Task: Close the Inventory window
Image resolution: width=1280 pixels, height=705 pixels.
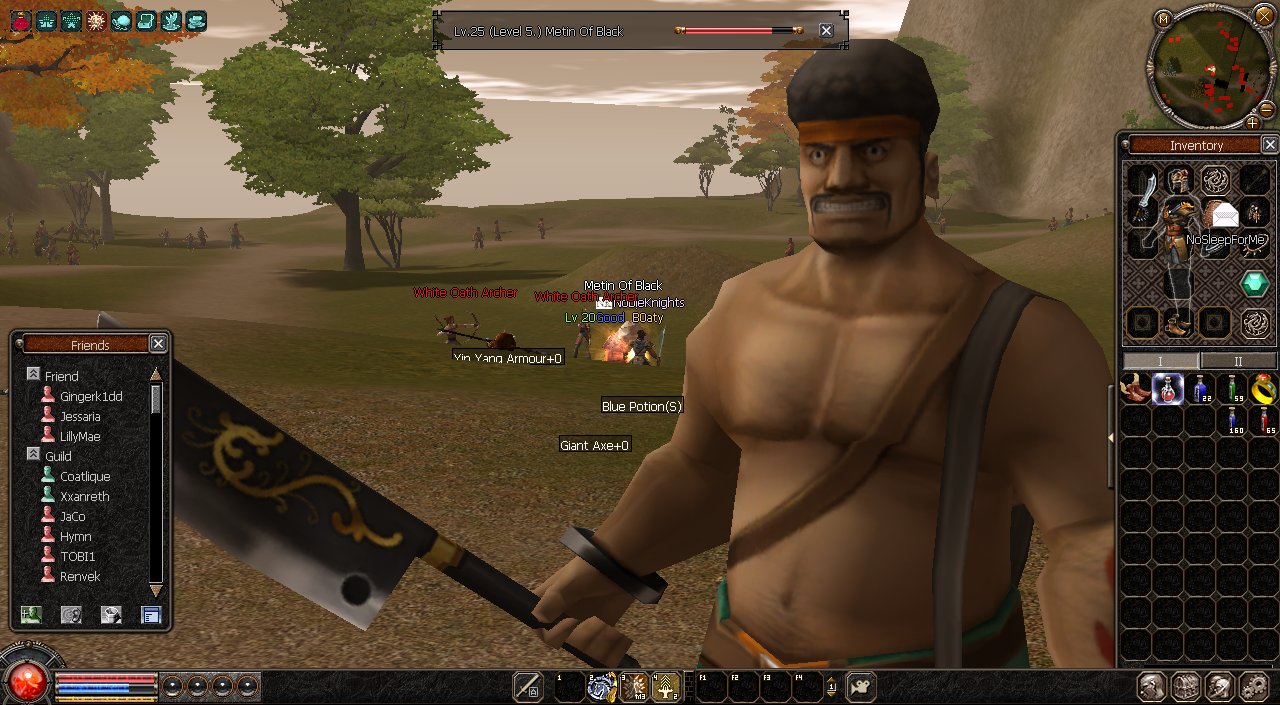Action: [x=1269, y=145]
